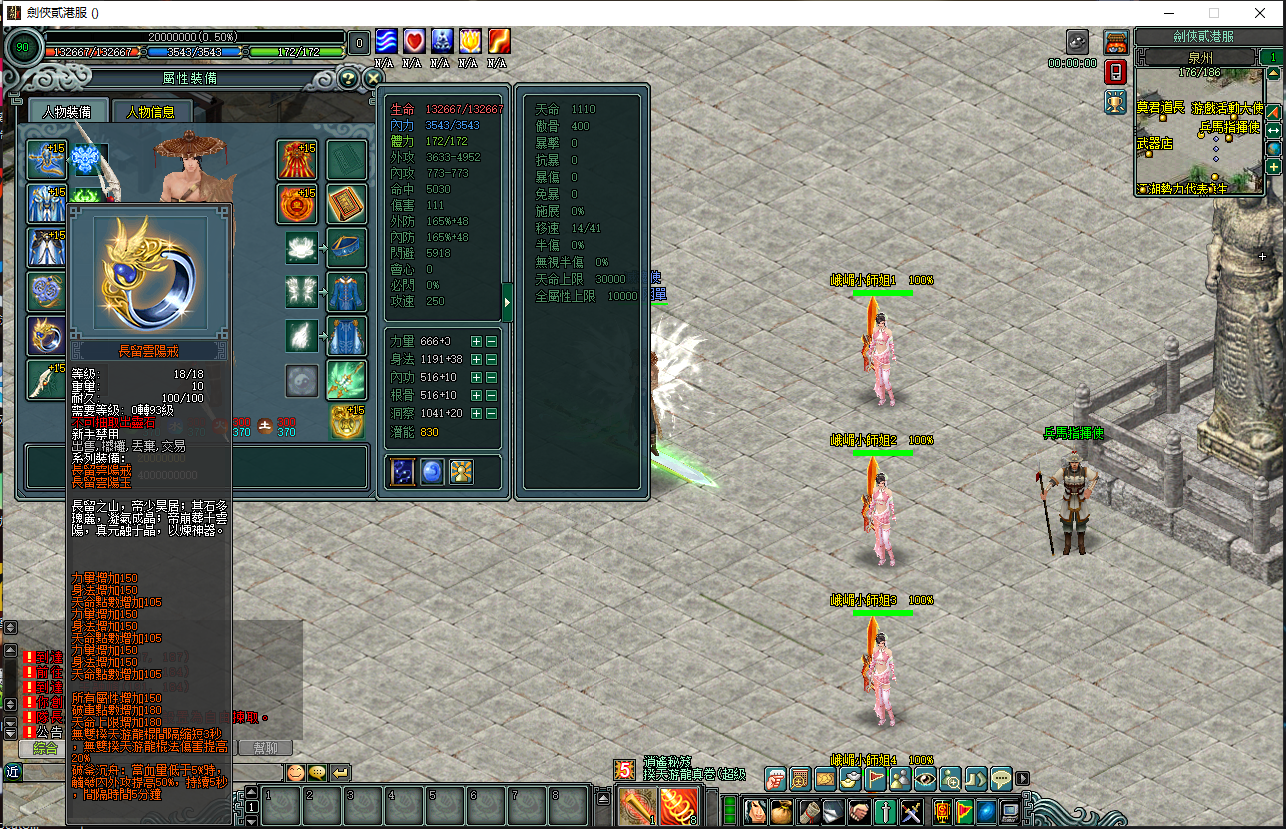Switch to the 人物信息 tab

click(150, 112)
